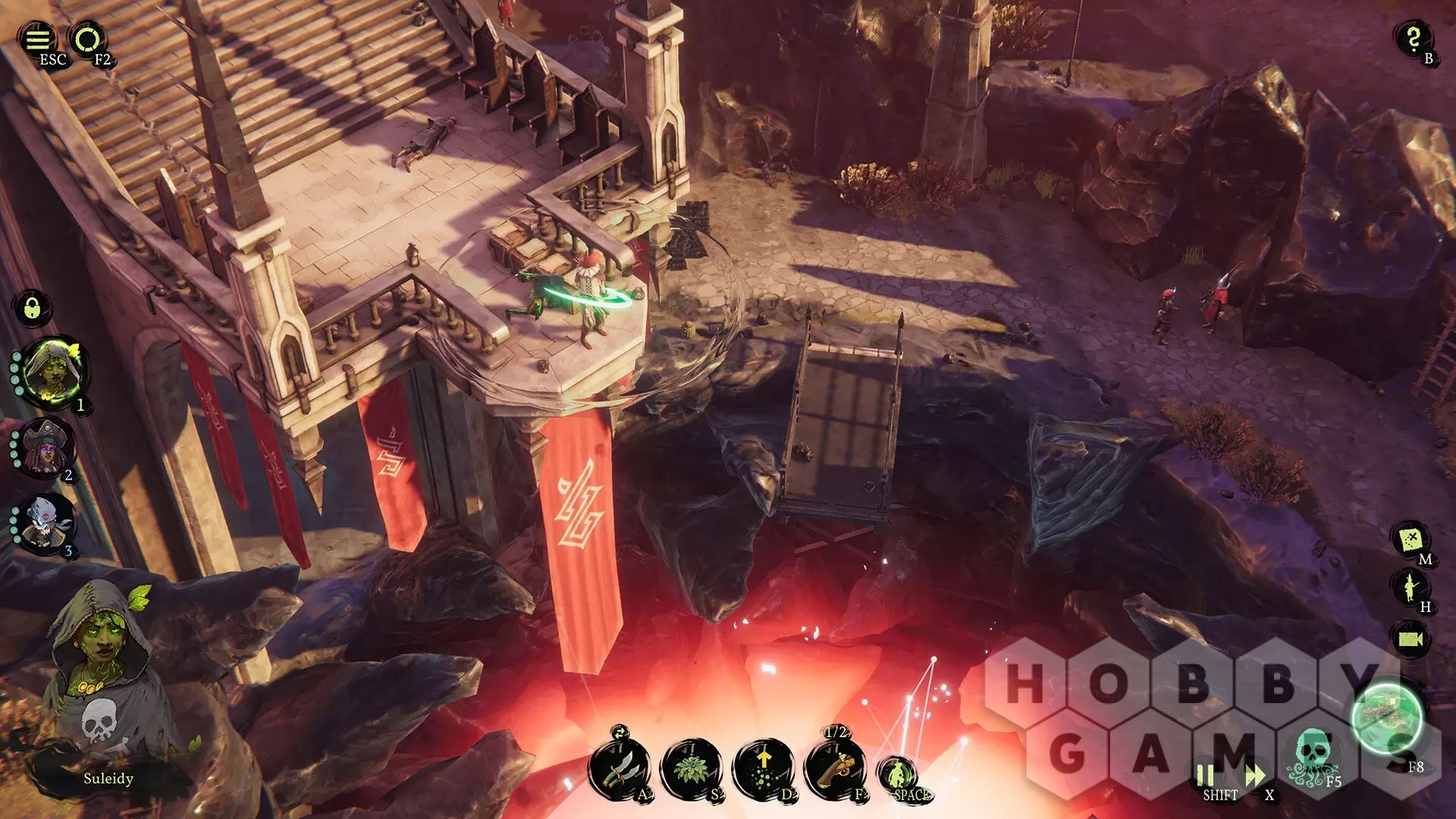This screenshot has height=819, width=1456.
Task: Click the soldier silhouette highlight icon
Action: [1411, 587]
